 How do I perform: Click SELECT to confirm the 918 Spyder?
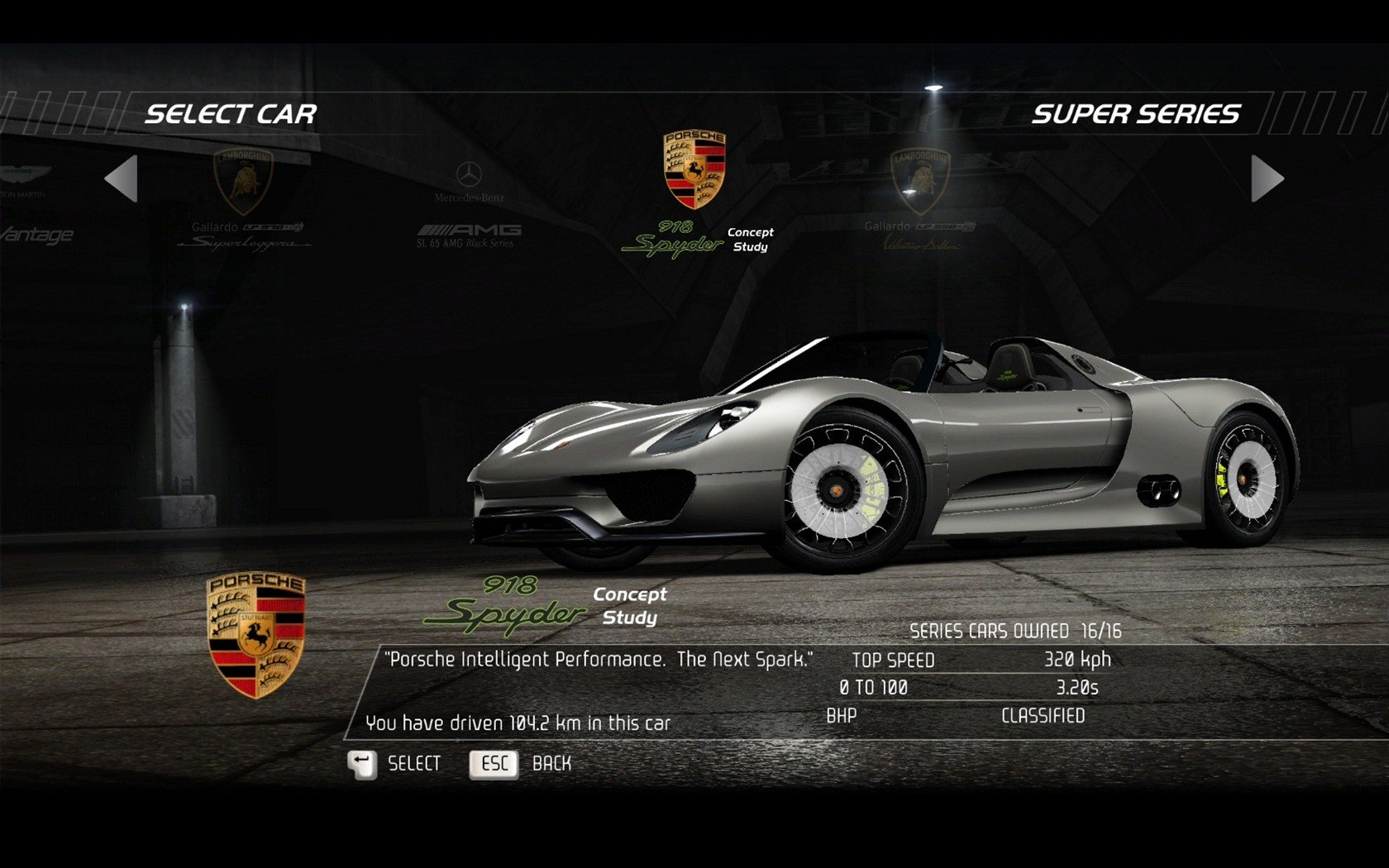coord(413,764)
